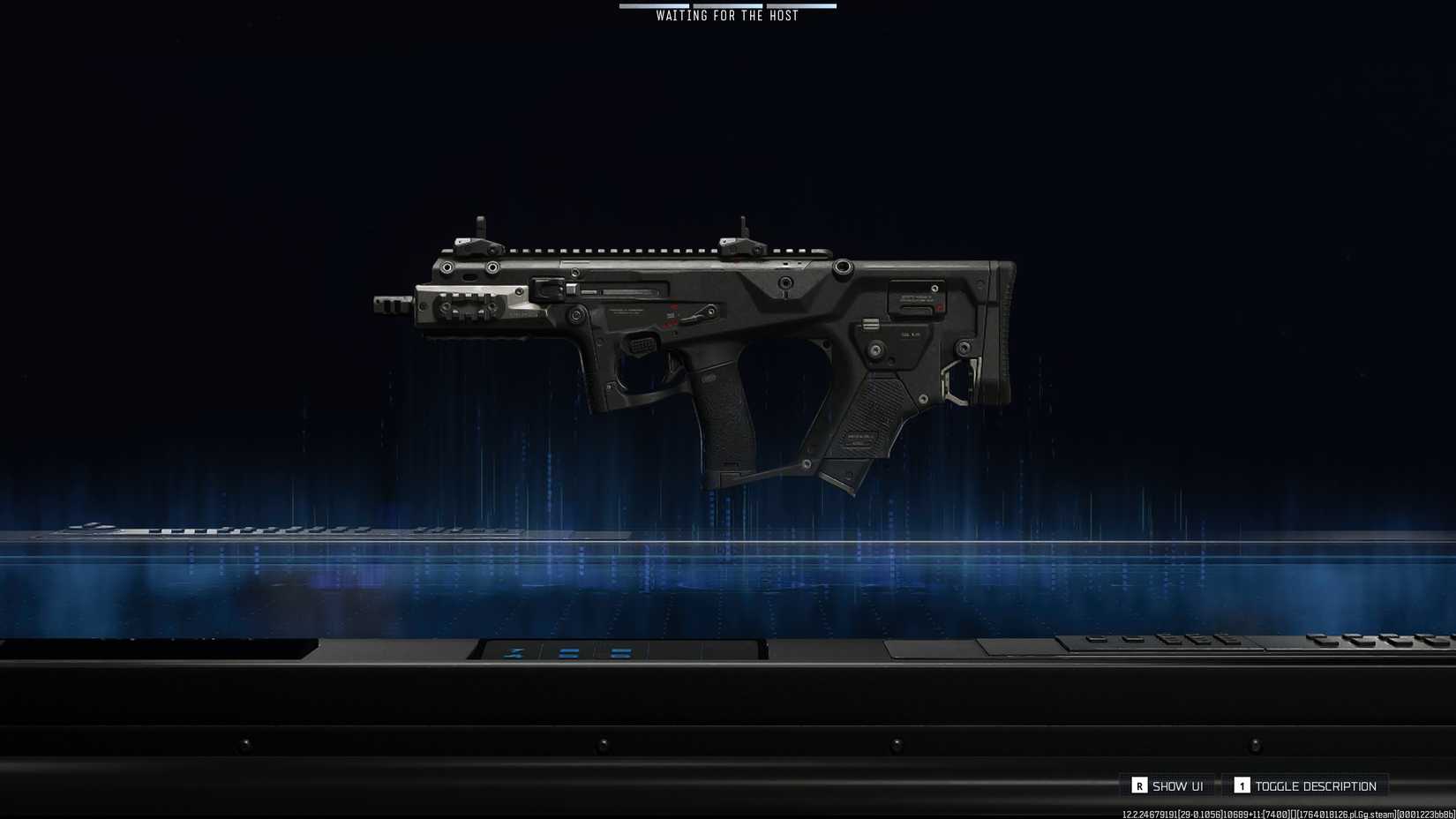Select the front flip-up iron sight
1456x819 pixels.
(478, 231)
